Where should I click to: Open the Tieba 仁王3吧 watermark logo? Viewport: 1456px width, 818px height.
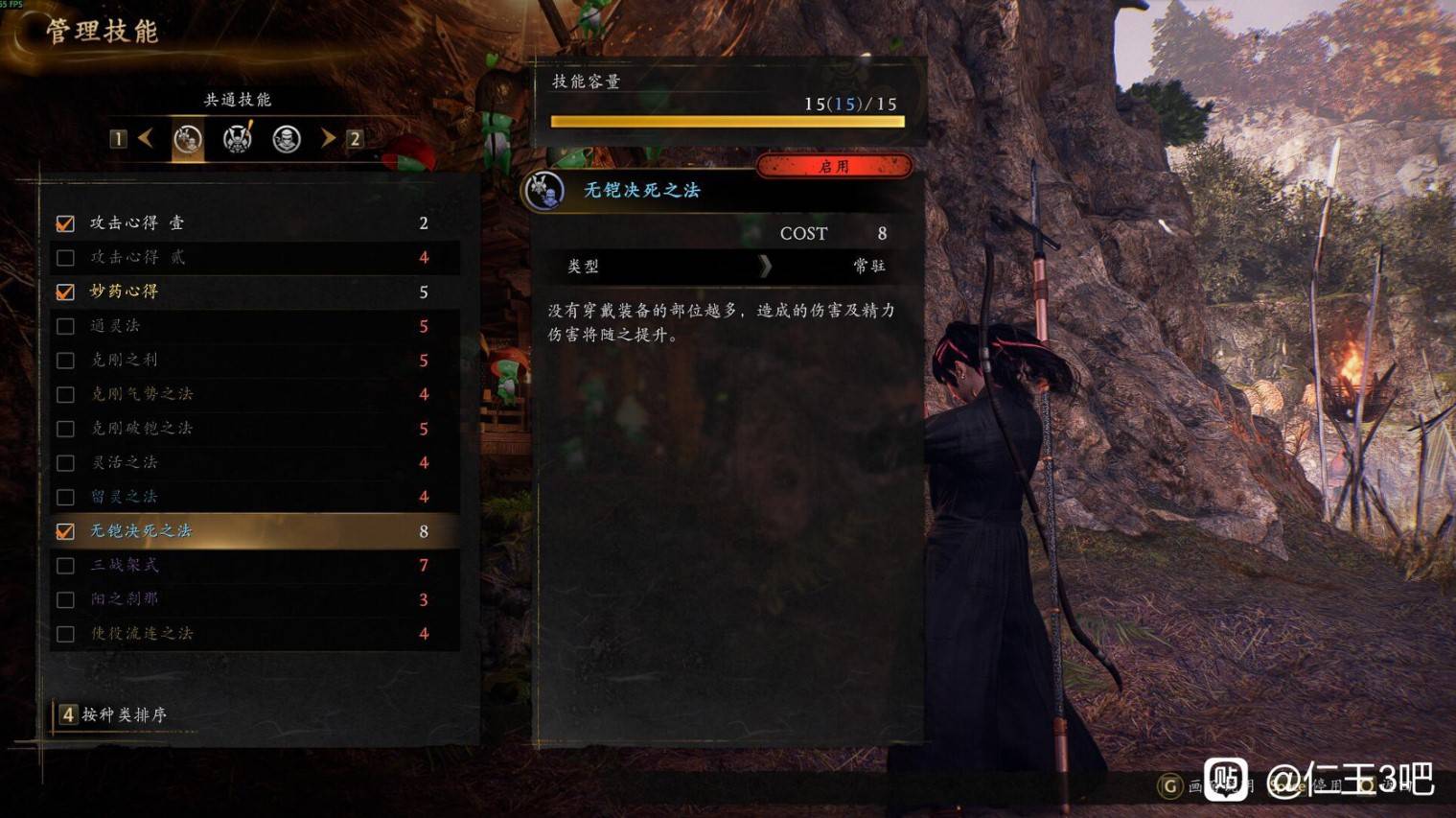[x=1224, y=777]
